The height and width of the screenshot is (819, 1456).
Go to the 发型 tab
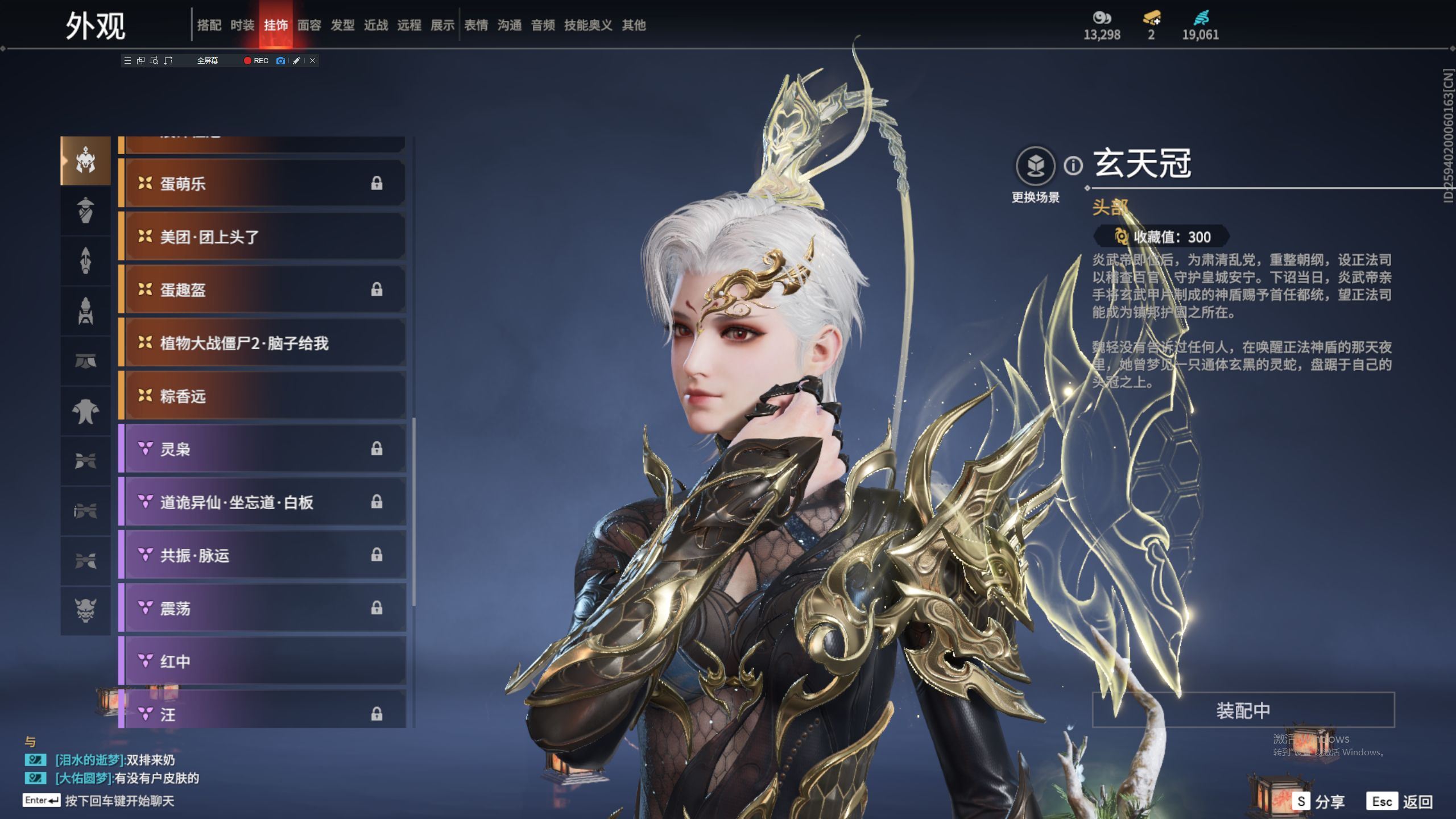[x=342, y=25]
